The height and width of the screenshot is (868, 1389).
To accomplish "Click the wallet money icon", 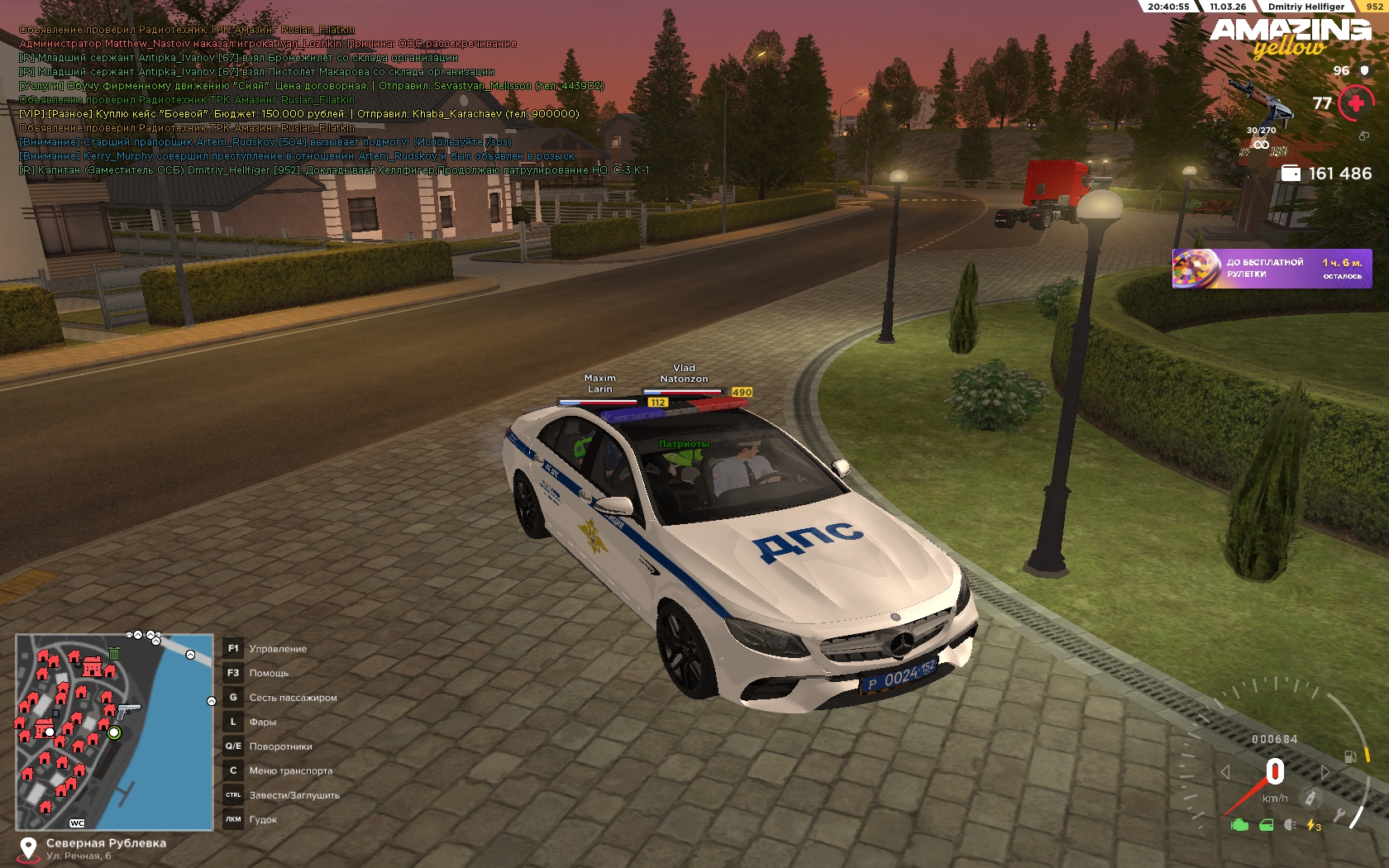I will [x=1291, y=173].
